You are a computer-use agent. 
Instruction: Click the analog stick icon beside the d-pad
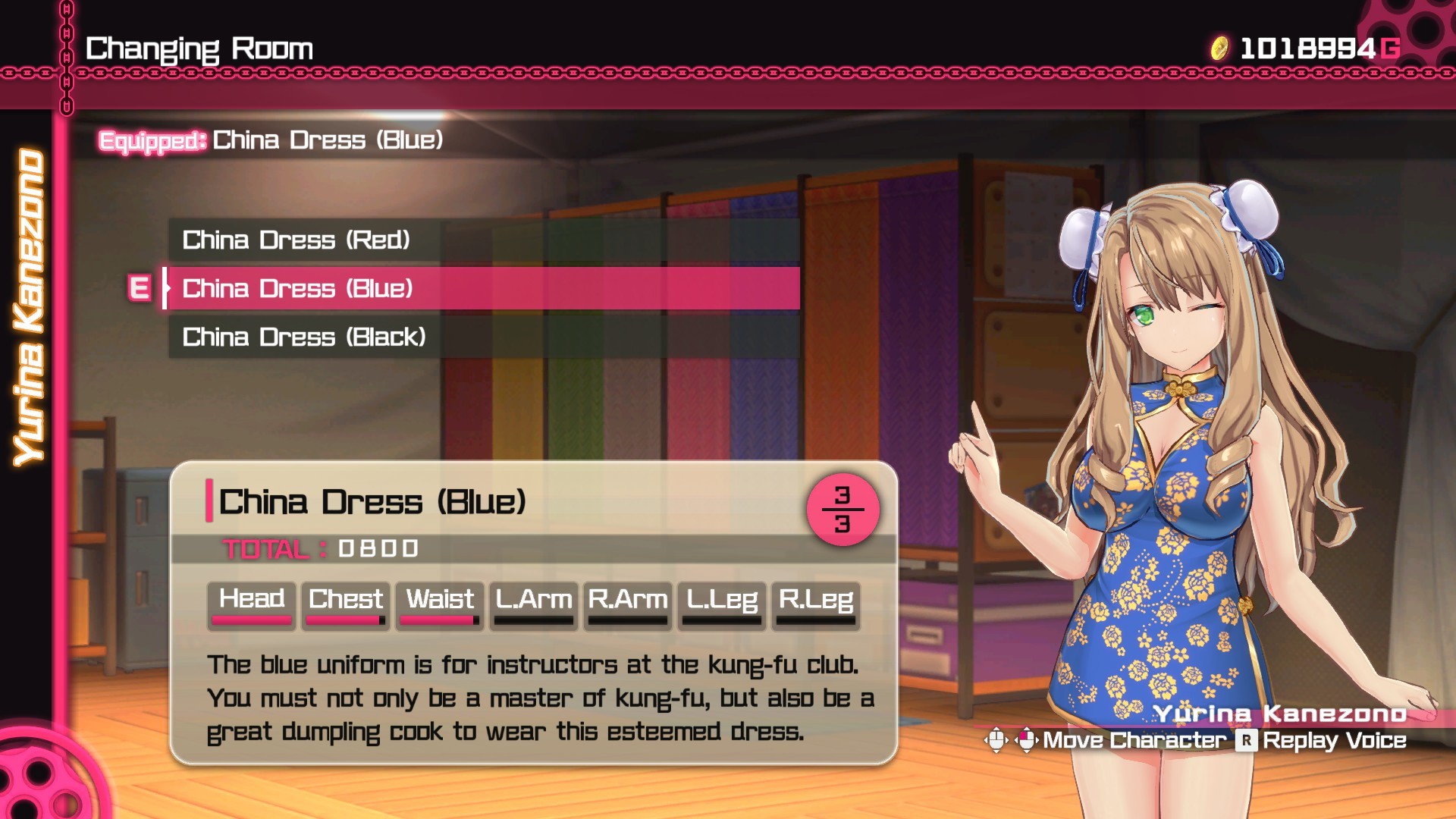coord(1025,739)
